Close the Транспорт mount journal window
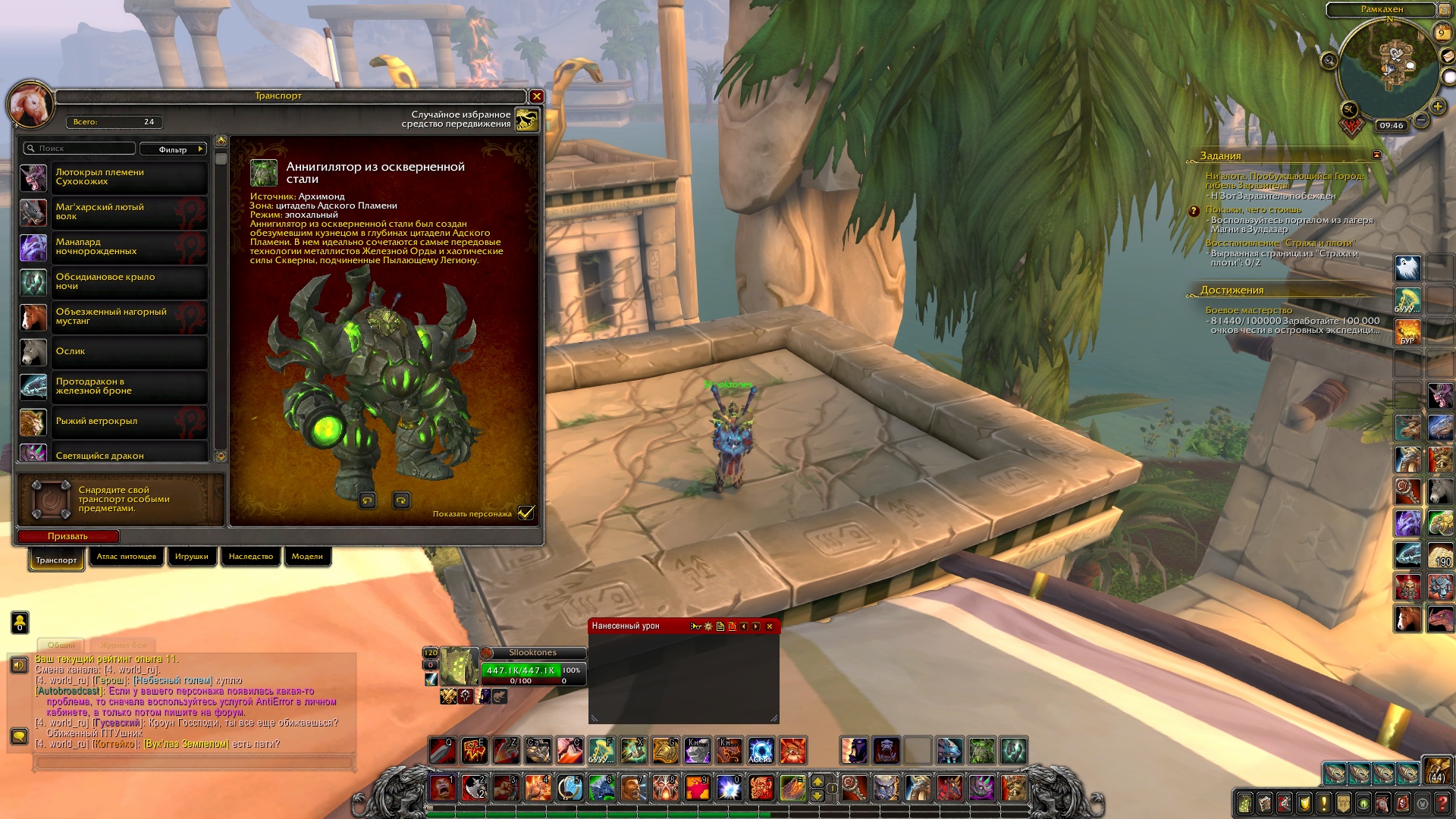1456x819 pixels. [536, 96]
